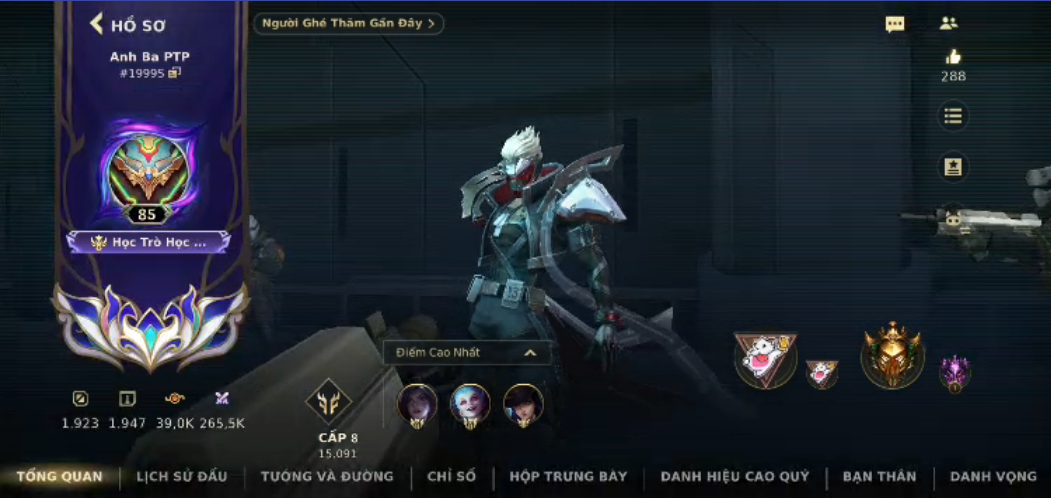1051x498 pixels.
Task: Select the Jinx champion portrait
Action: 470,404
